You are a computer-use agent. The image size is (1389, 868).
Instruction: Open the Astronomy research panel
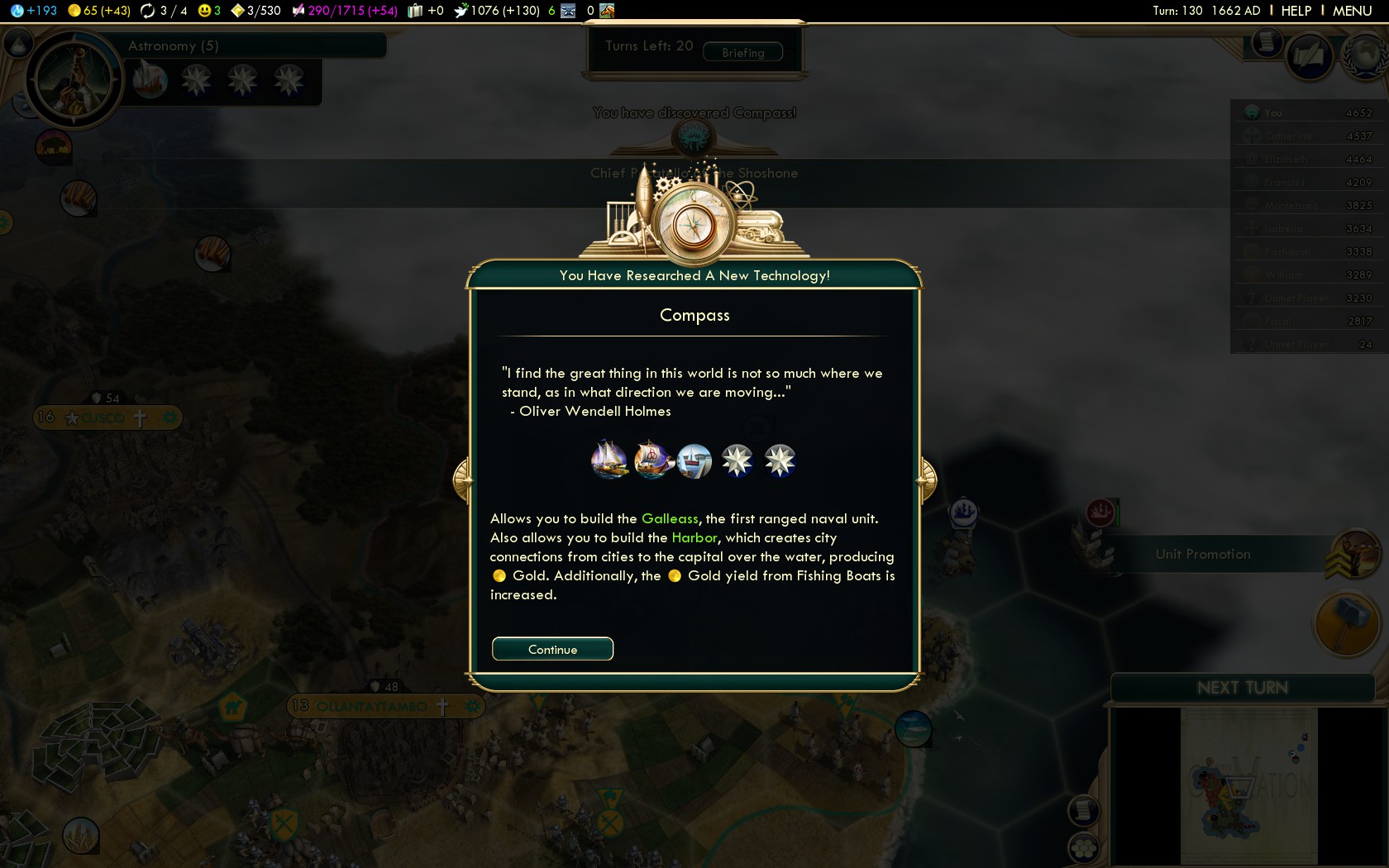pyautogui.click(x=174, y=46)
